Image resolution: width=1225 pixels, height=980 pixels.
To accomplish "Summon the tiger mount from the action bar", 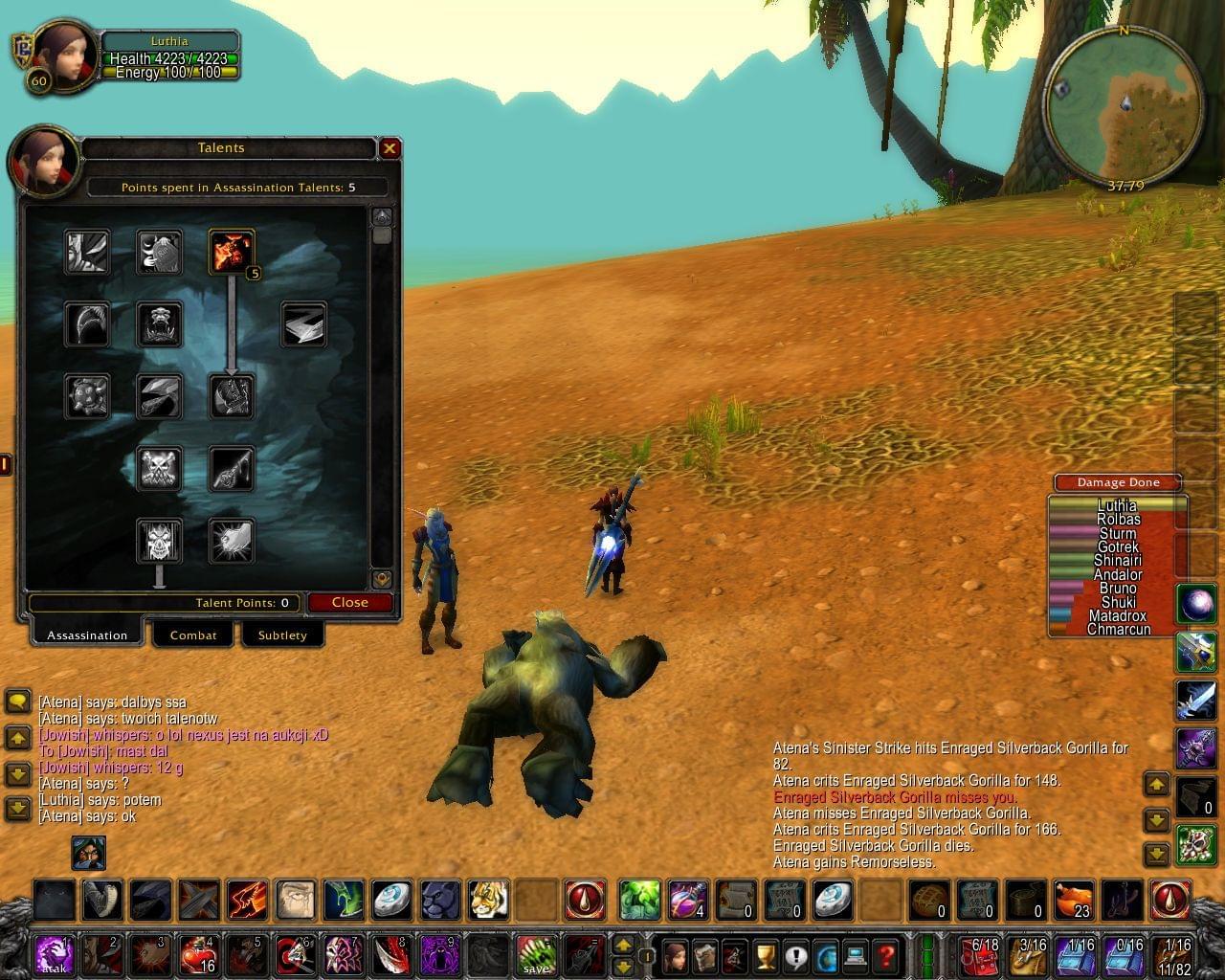I will tap(488, 901).
